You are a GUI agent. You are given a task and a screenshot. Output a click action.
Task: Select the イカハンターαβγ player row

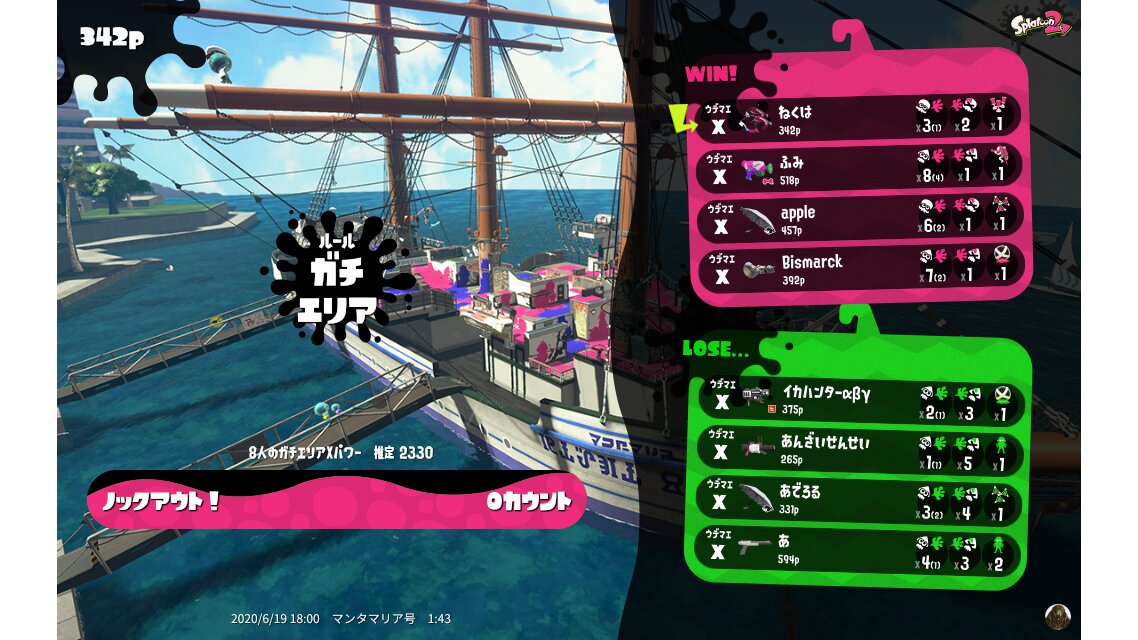tap(858, 400)
